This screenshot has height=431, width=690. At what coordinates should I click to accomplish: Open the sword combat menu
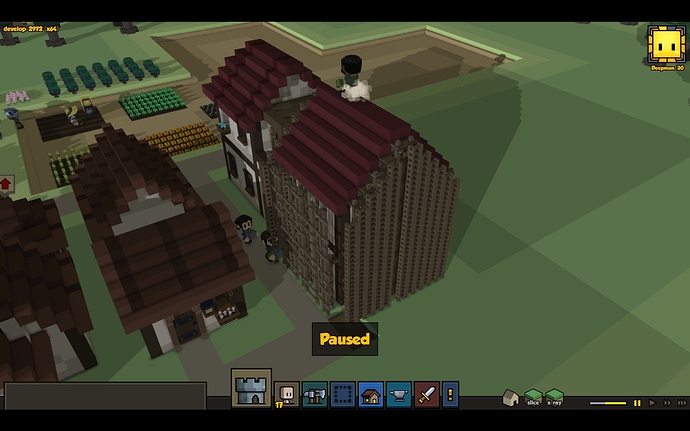click(427, 394)
